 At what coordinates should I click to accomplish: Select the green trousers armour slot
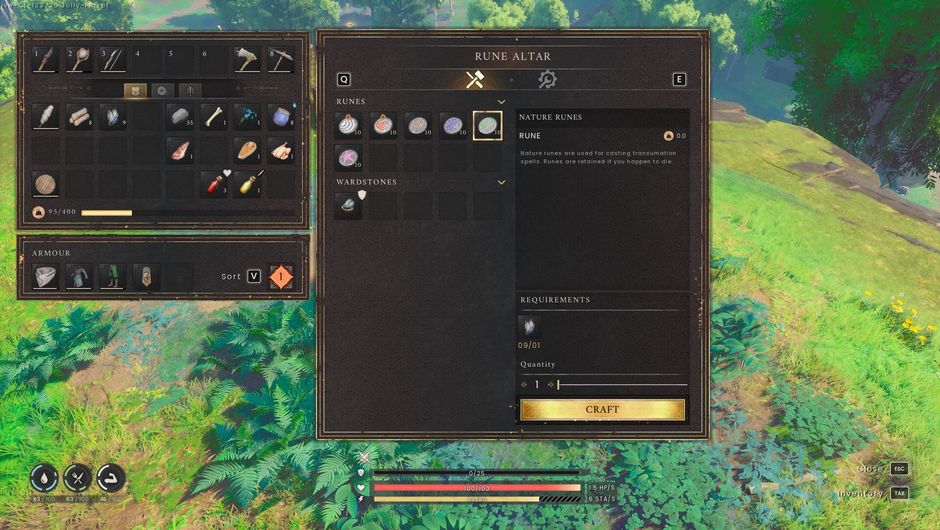point(113,276)
